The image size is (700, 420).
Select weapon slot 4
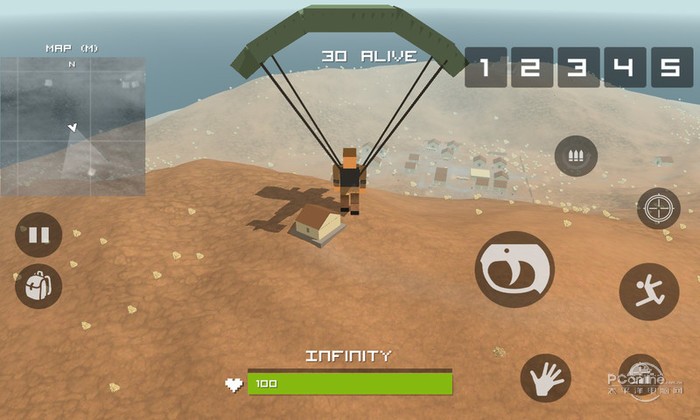click(624, 68)
